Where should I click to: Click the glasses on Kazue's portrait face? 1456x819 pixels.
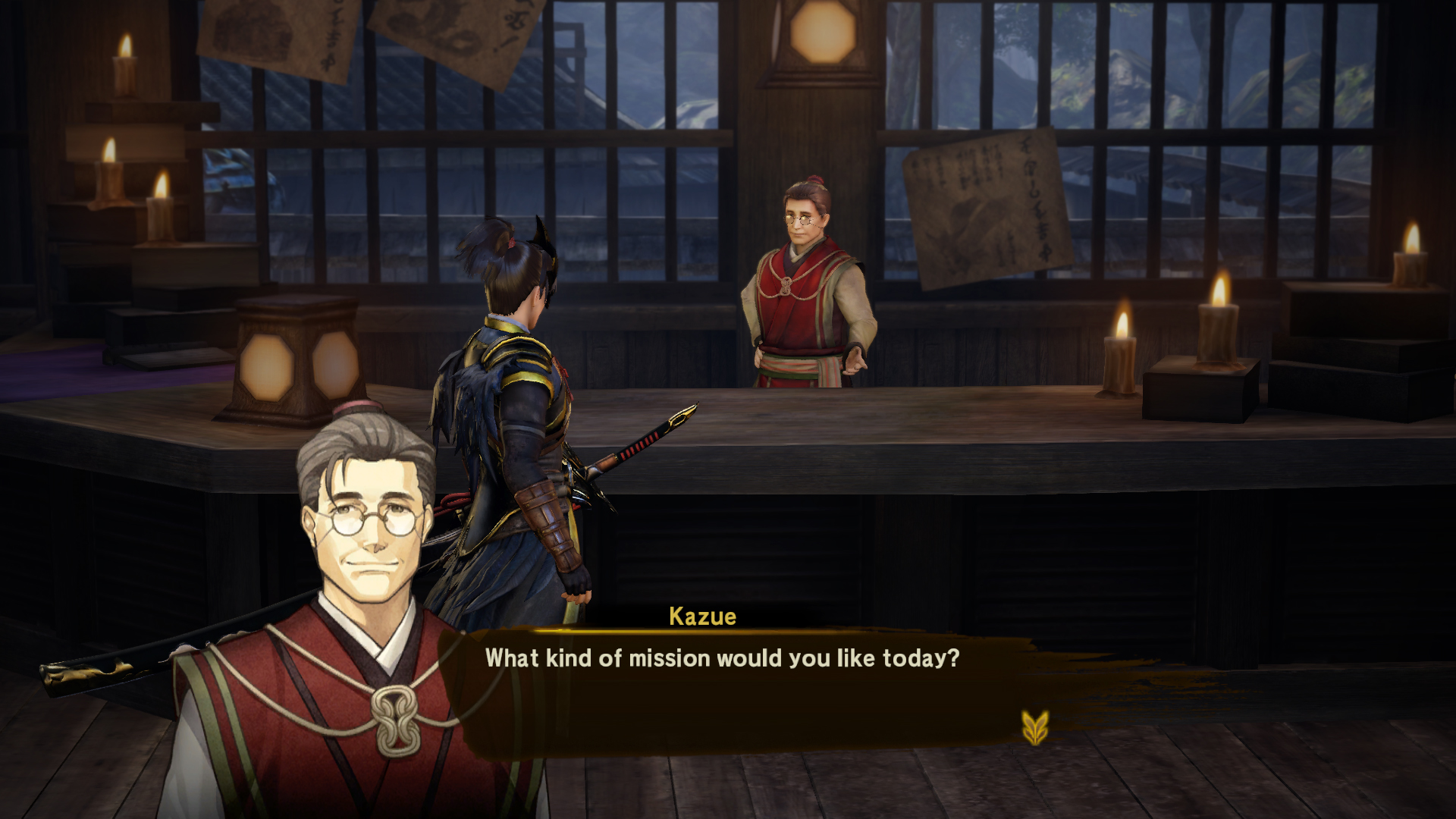[x=372, y=519]
